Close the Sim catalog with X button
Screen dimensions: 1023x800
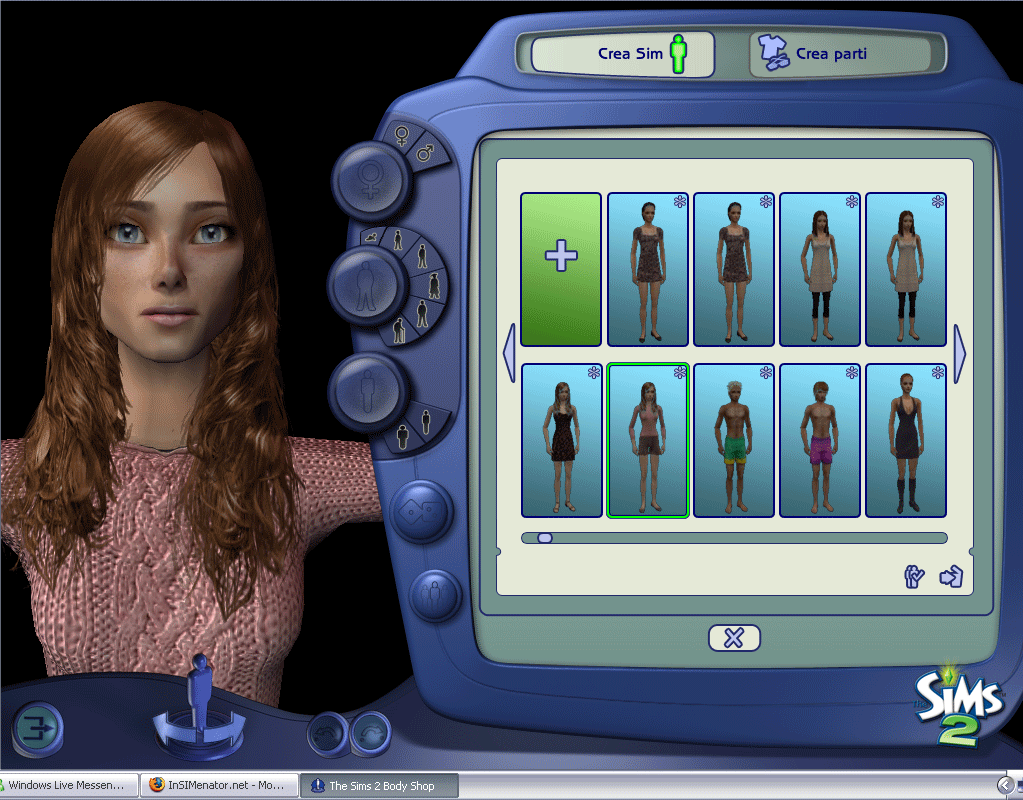[x=734, y=638]
